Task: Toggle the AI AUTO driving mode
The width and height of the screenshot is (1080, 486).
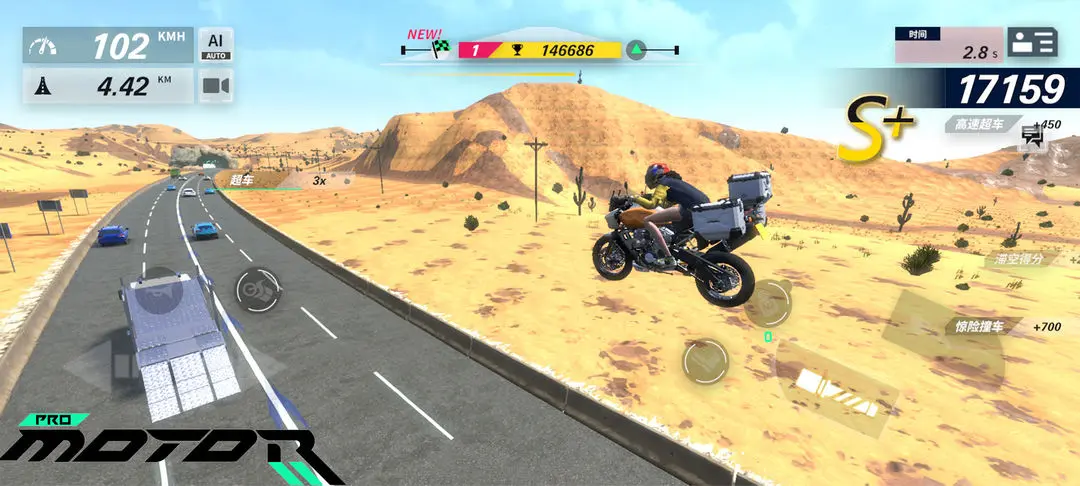Action: 215,45
